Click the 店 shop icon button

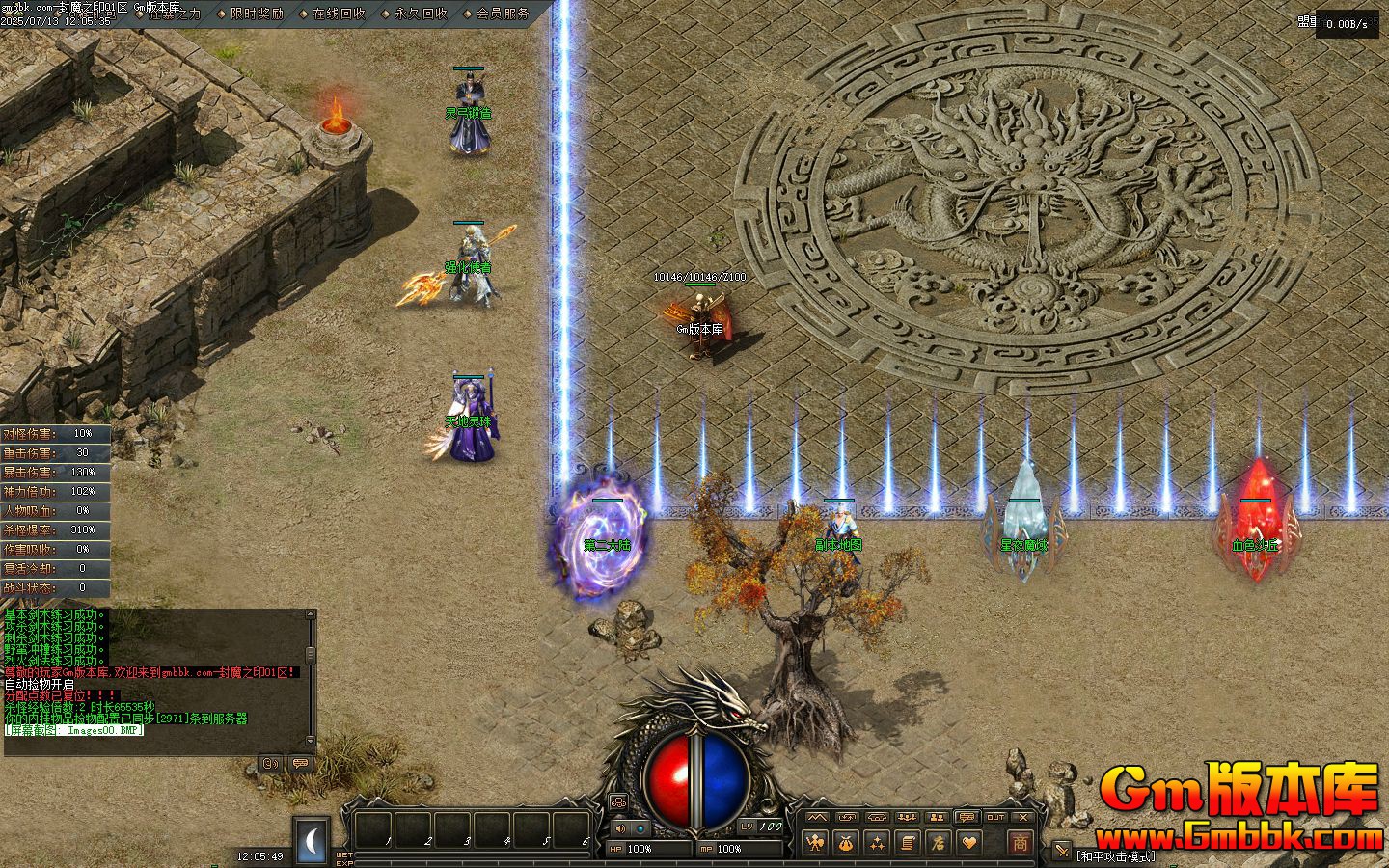[937, 843]
